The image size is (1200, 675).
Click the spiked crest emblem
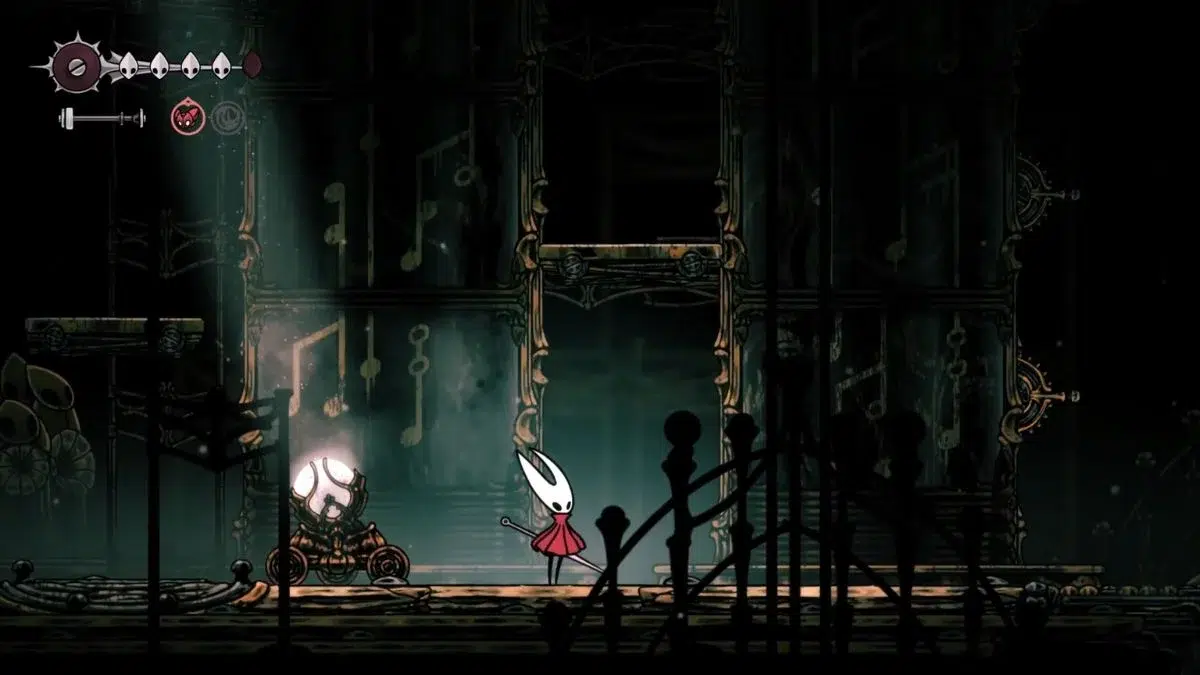75,65
